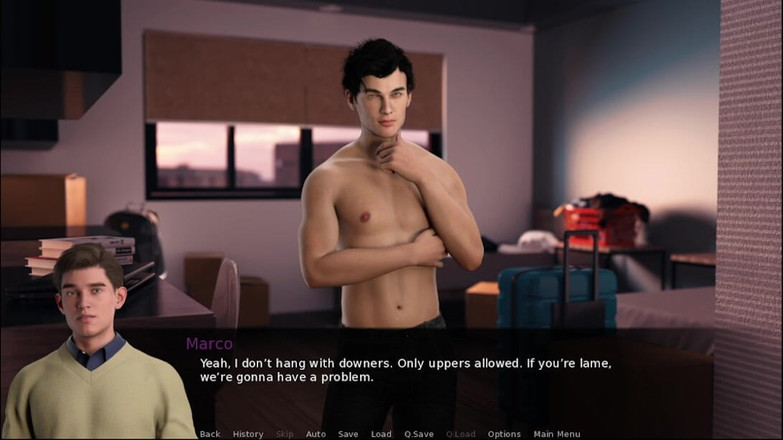783x440 pixels.
Task: Open the dialogue History log
Action: (248, 434)
